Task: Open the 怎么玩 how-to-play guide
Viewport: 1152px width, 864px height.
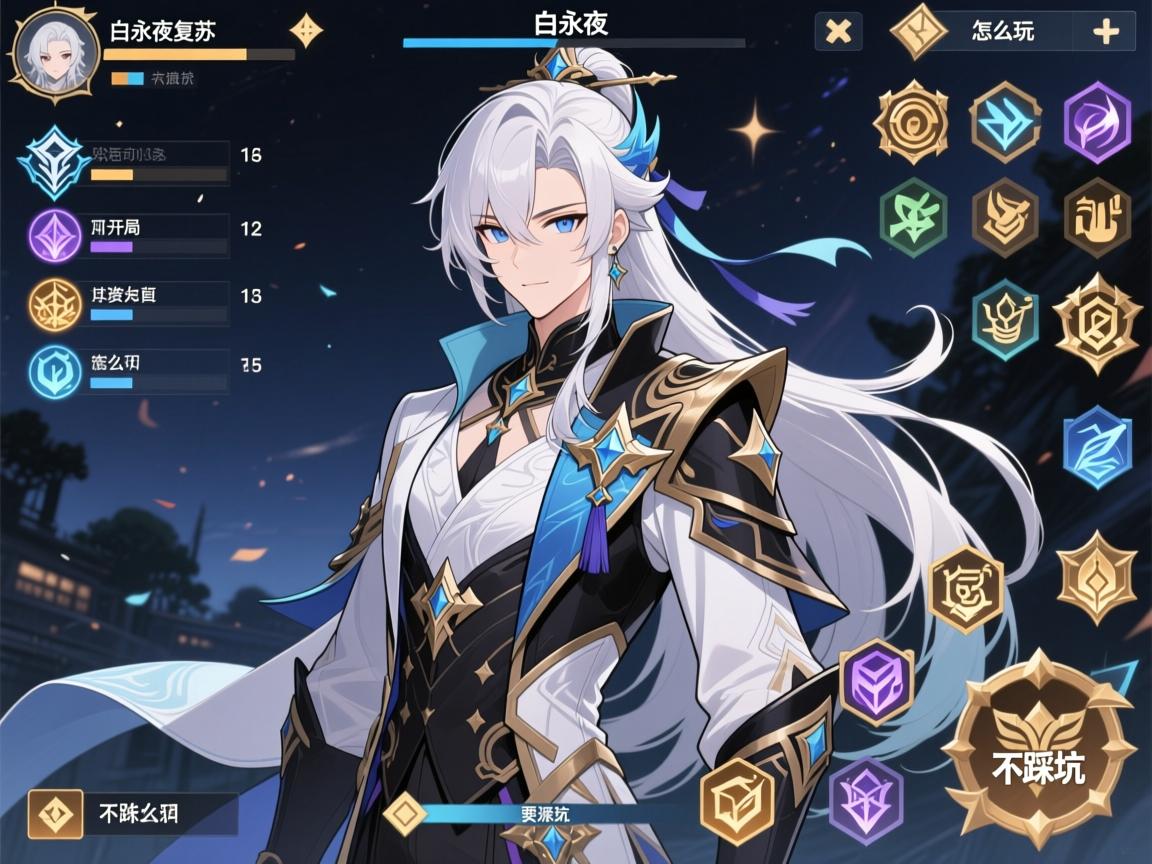Action: click(x=1001, y=31)
